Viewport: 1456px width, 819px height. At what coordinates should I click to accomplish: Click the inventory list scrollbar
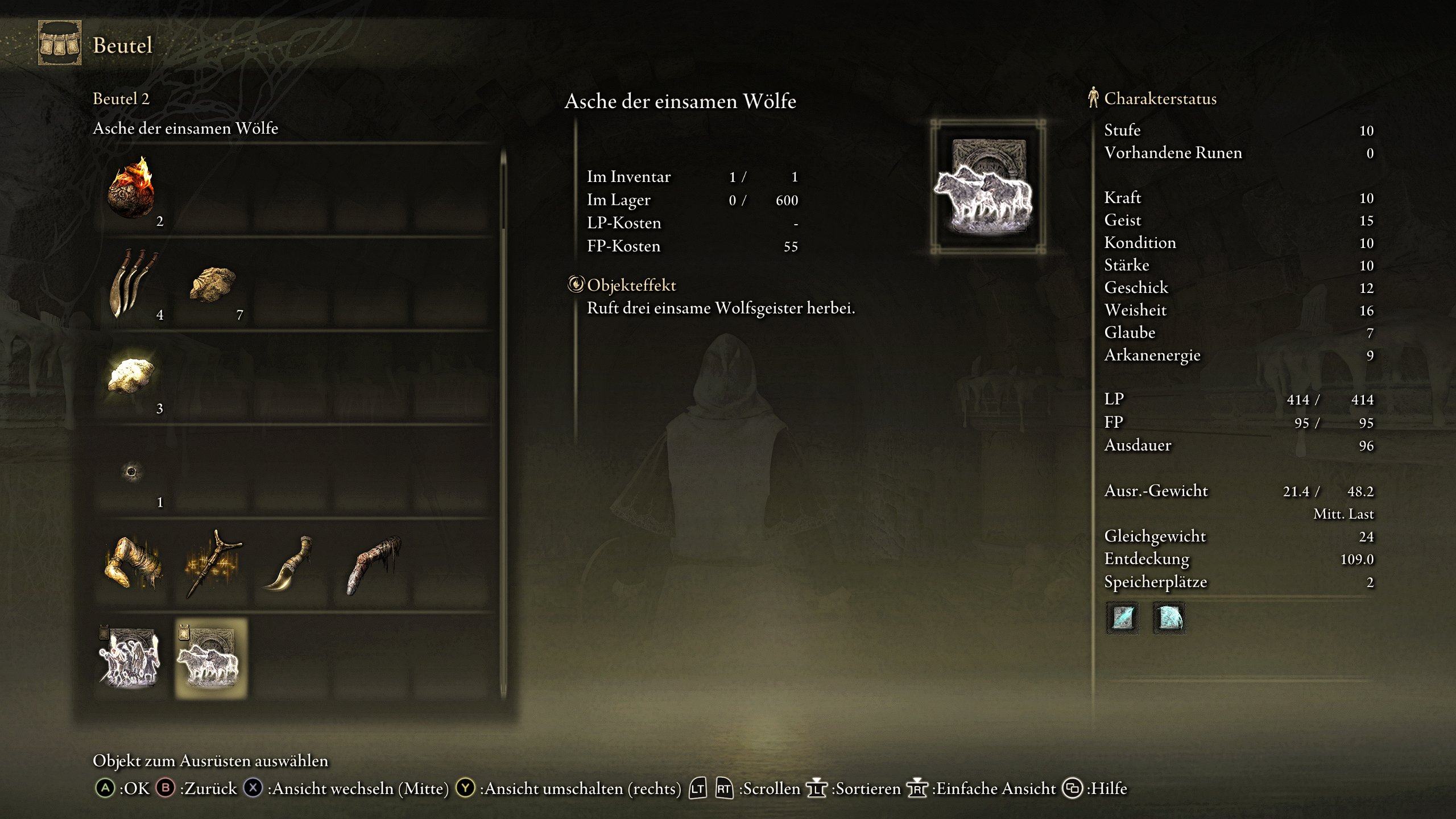point(503,421)
